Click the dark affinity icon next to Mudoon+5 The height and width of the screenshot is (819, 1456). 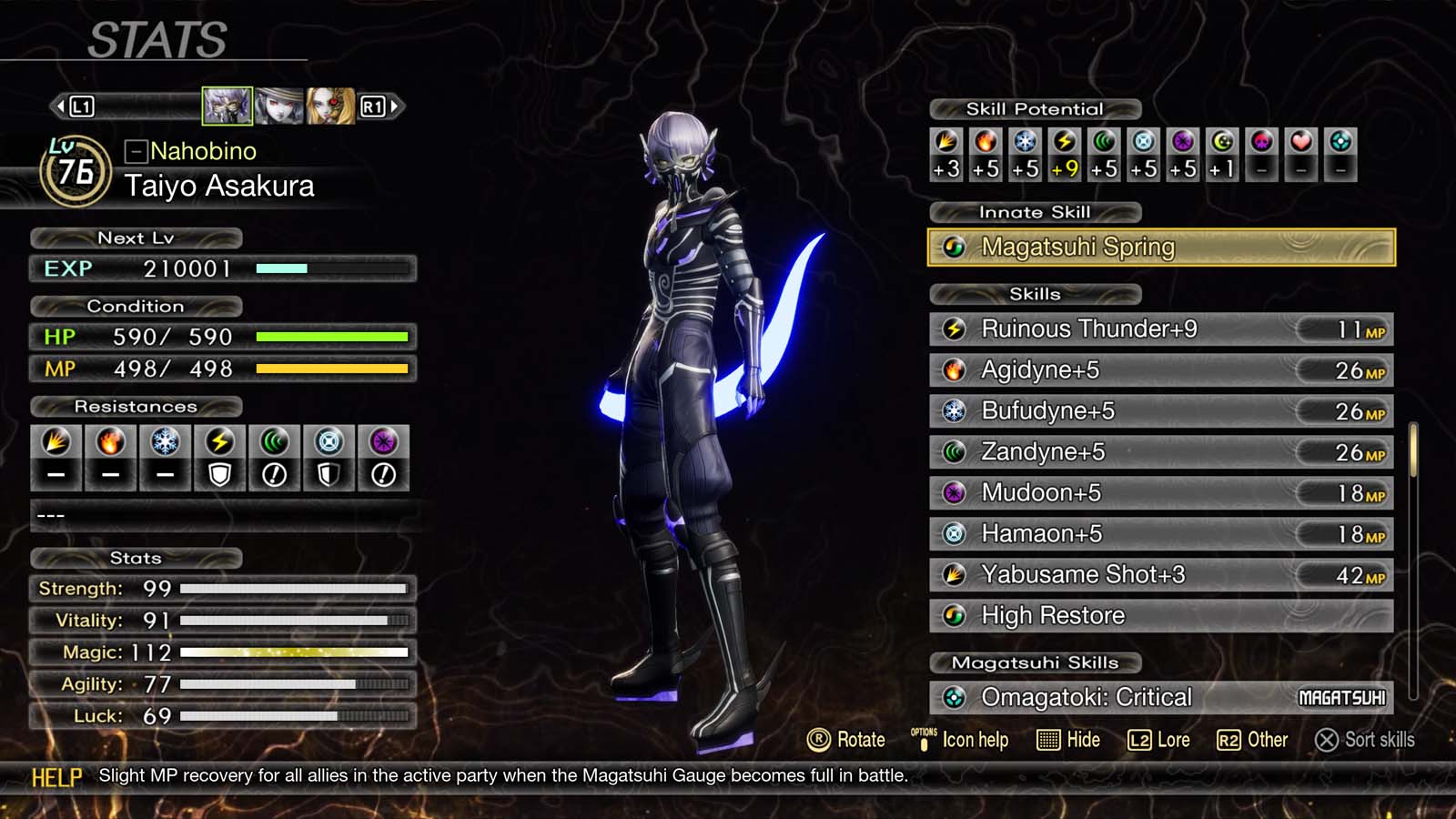(x=955, y=492)
